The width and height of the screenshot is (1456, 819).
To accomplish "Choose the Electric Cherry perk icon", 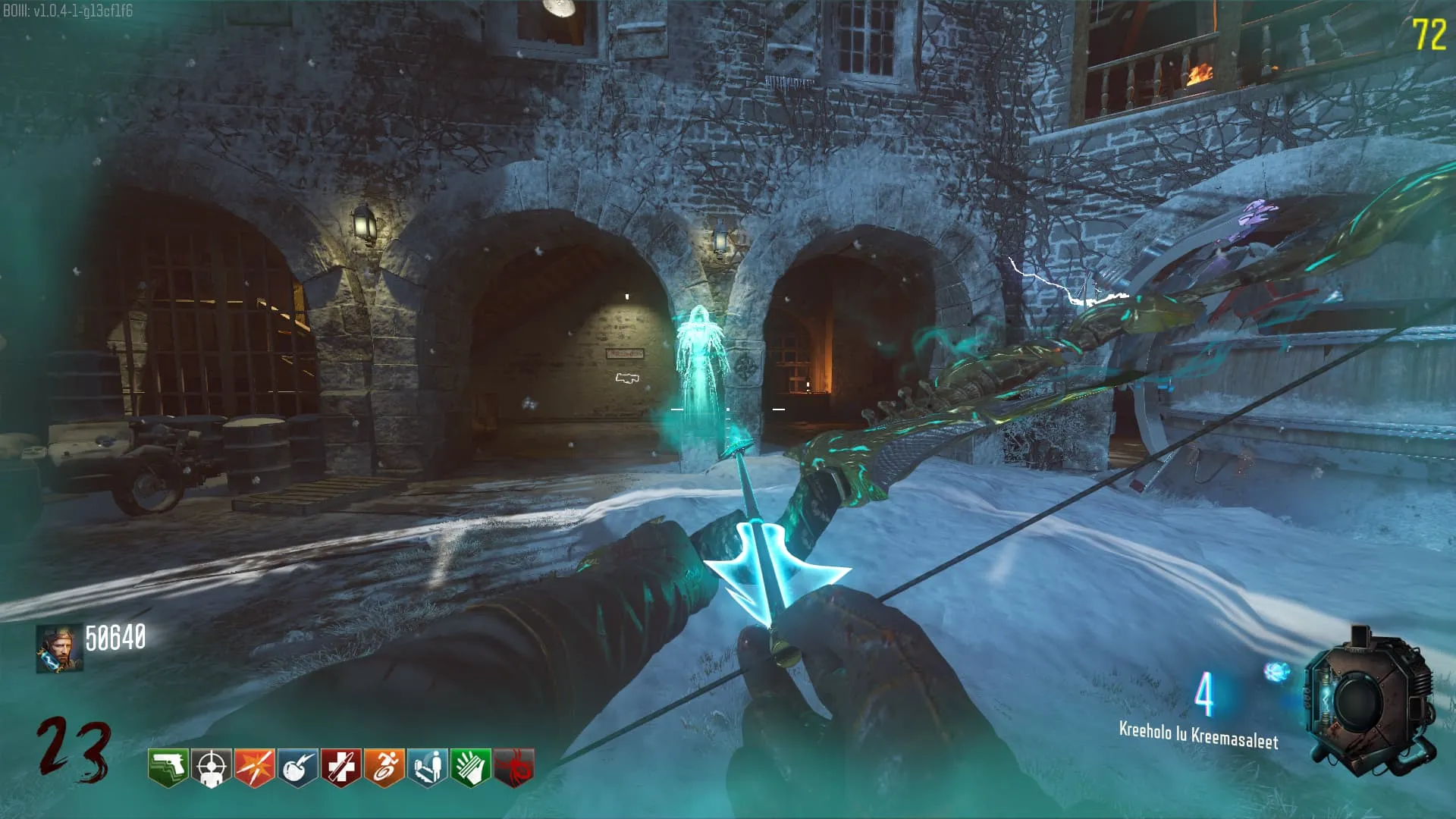I will point(298,768).
